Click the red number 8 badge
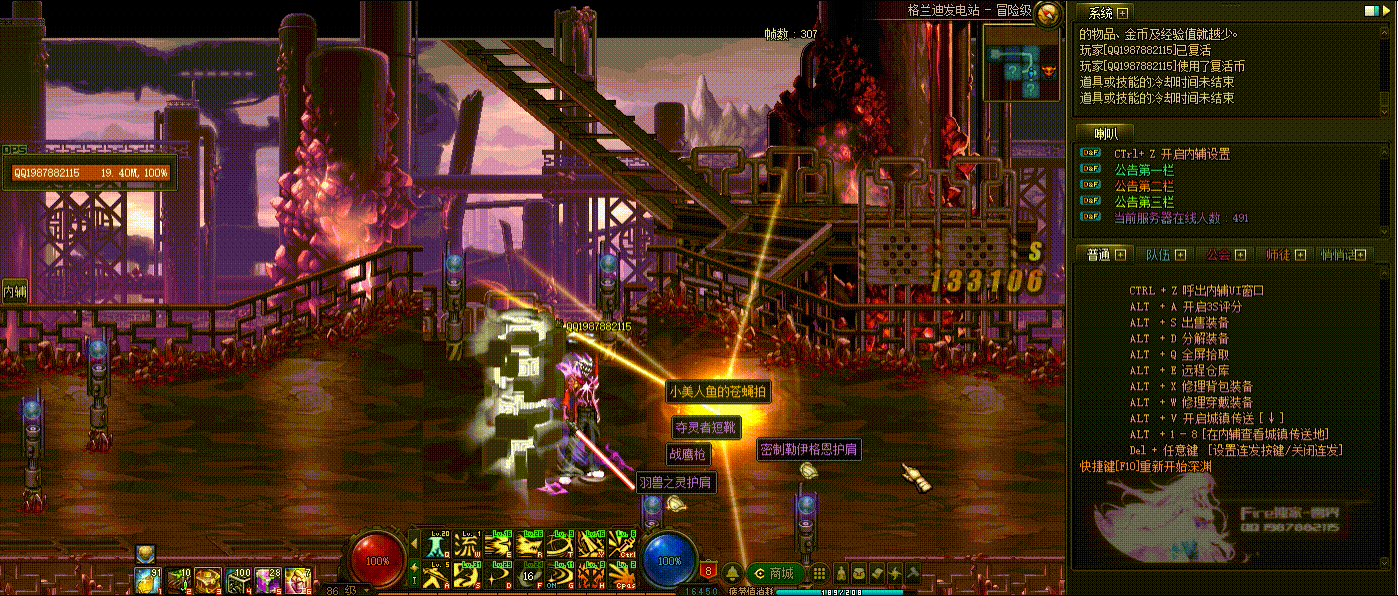This screenshot has height=596, width=1398. click(x=709, y=571)
